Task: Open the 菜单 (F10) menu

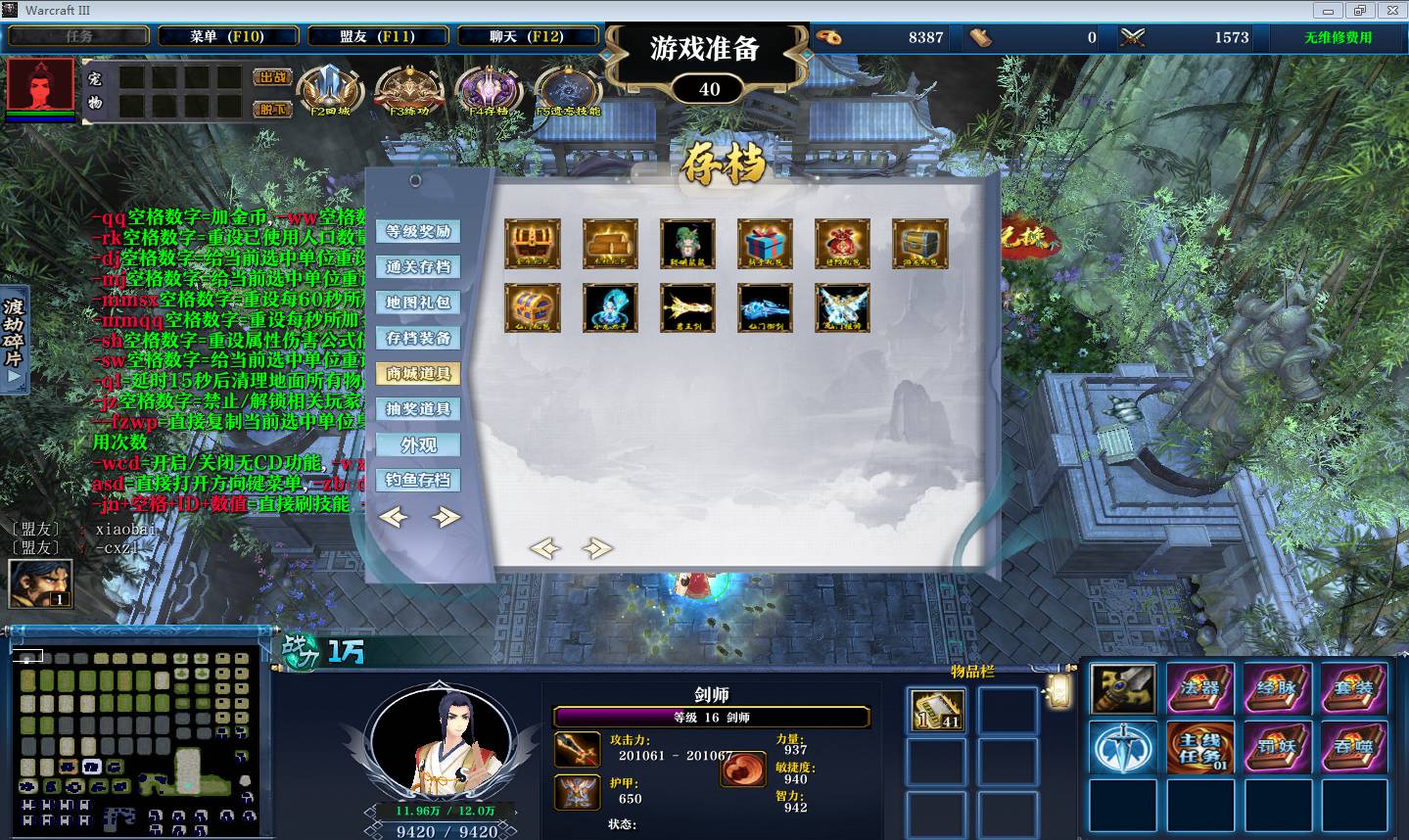Action: click(227, 36)
